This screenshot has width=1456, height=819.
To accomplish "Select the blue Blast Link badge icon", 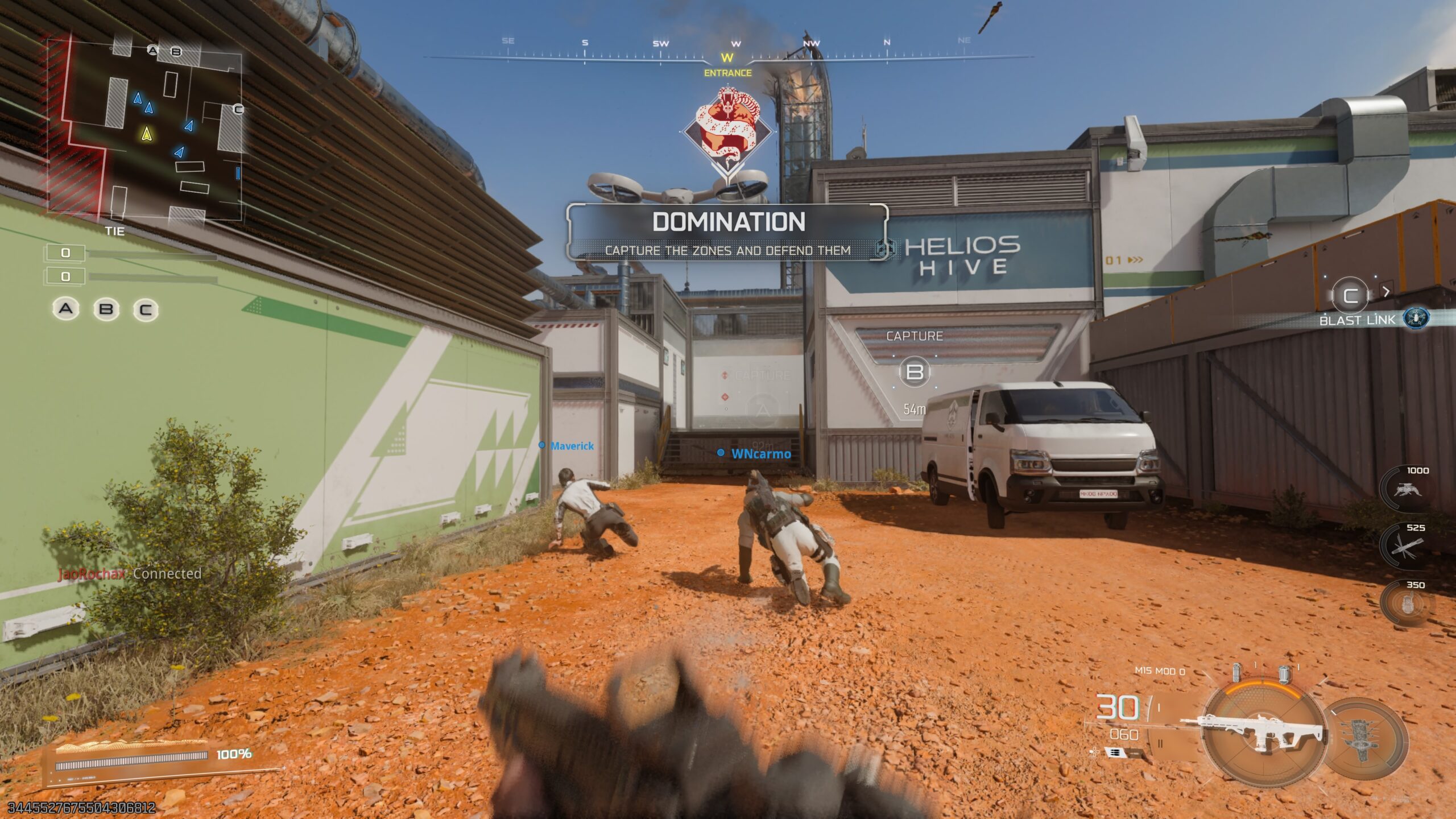I will pos(1416,318).
